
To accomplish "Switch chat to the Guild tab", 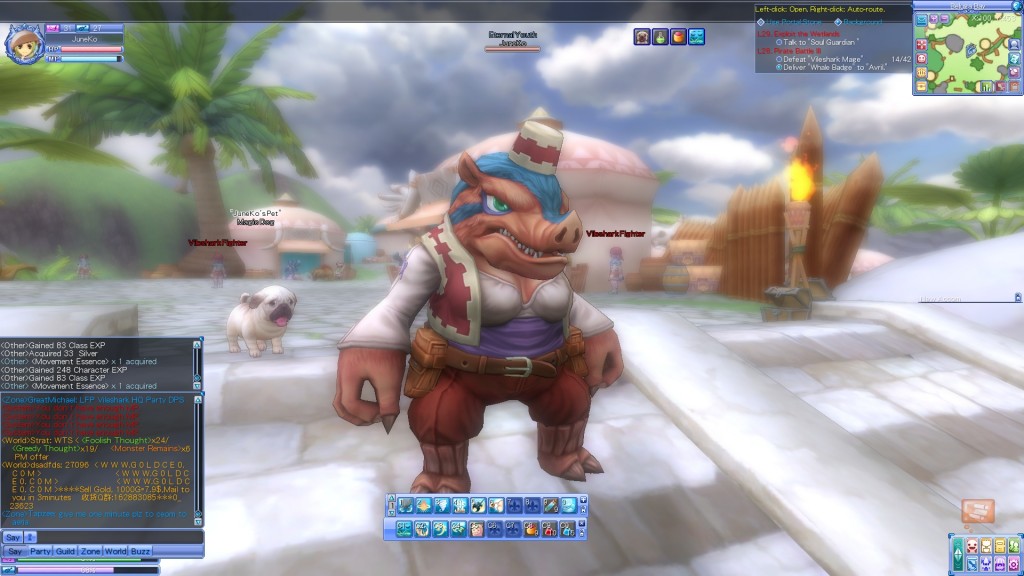I will pos(66,551).
